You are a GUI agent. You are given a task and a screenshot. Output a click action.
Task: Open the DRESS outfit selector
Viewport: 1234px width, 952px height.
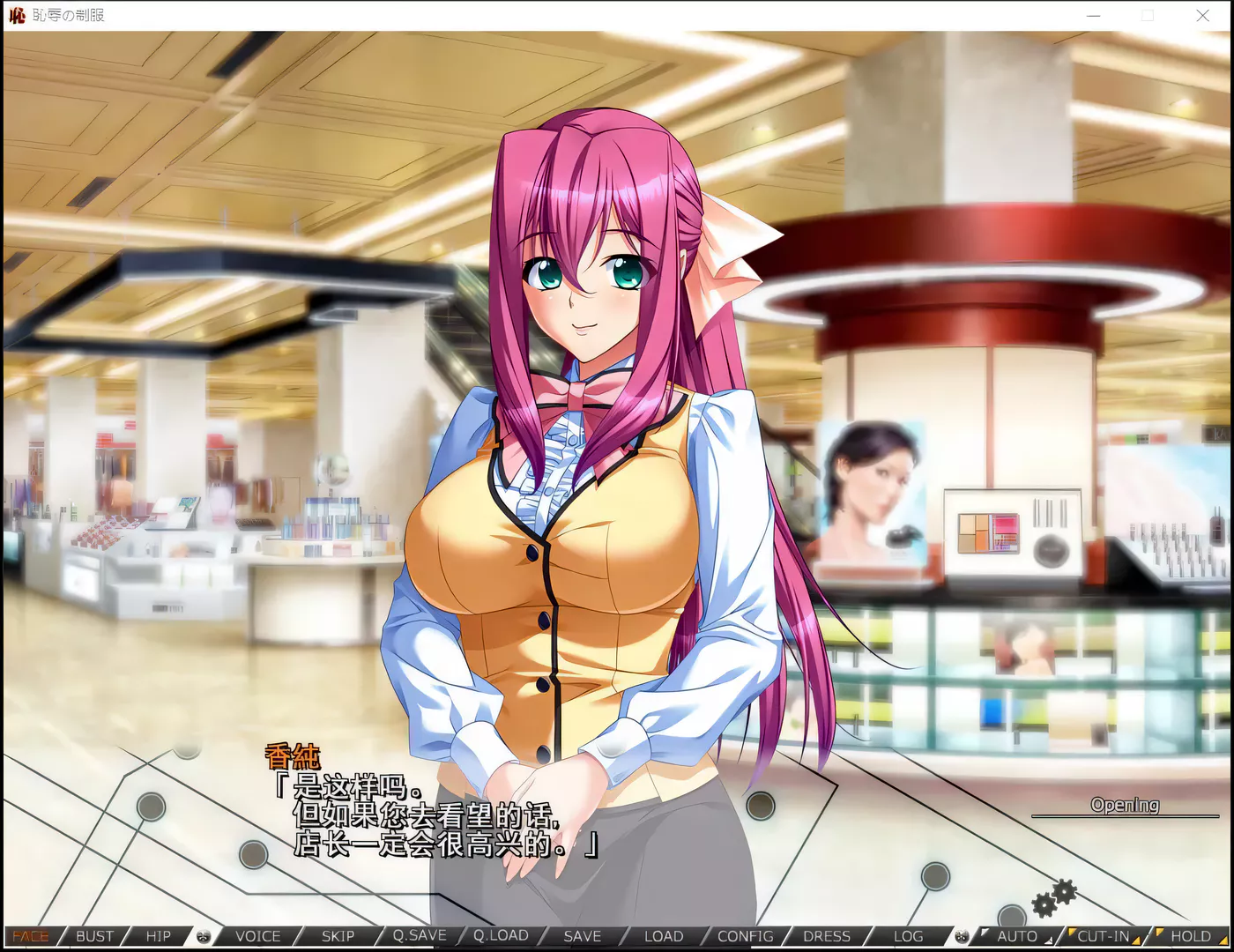point(826,936)
